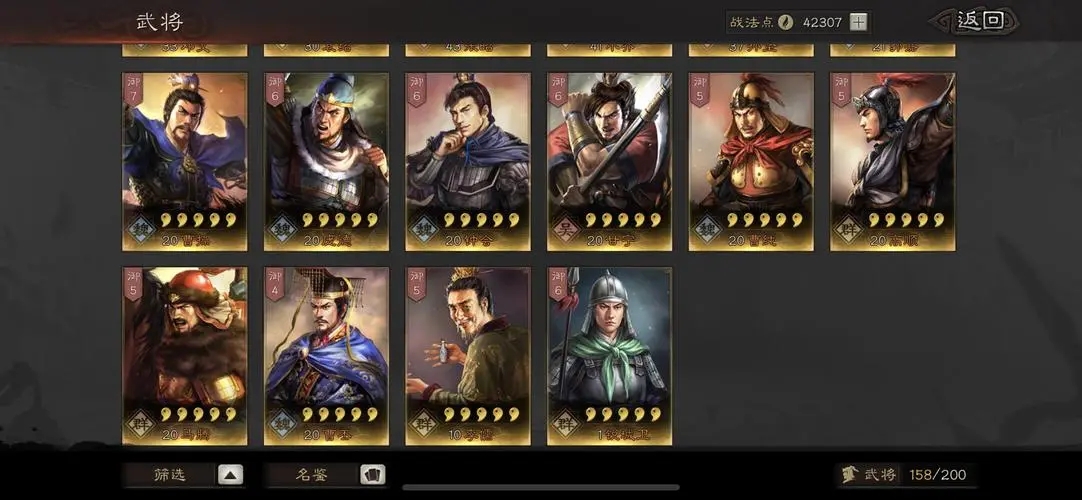This screenshot has height=500, width=1082.
Task: Open the 名鉴 hero gallery
Action: (x=326, y=475)
